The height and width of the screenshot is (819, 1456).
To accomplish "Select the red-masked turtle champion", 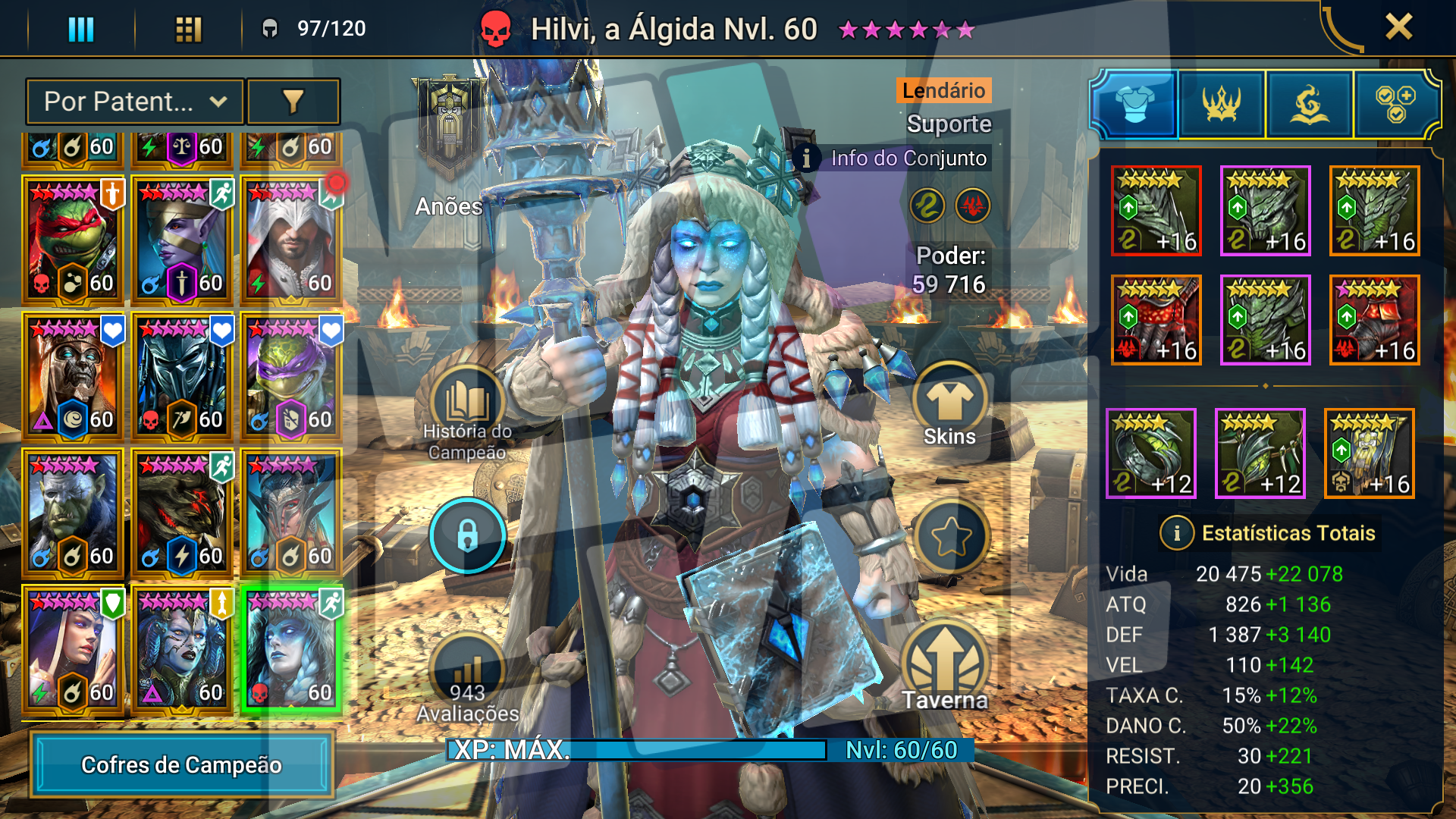I will click(x=73, y=240).
